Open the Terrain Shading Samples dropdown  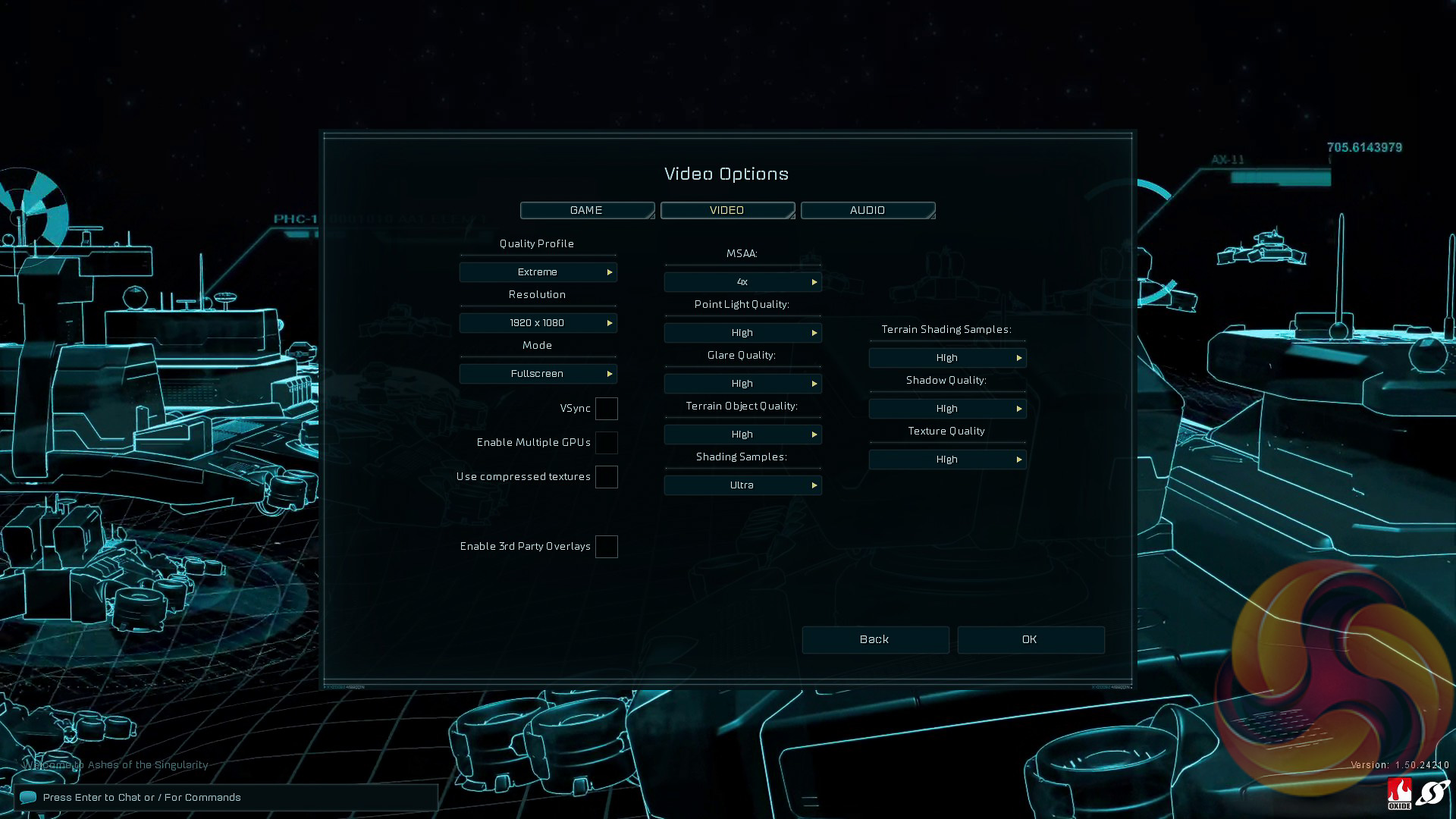(x=947, y=358)
